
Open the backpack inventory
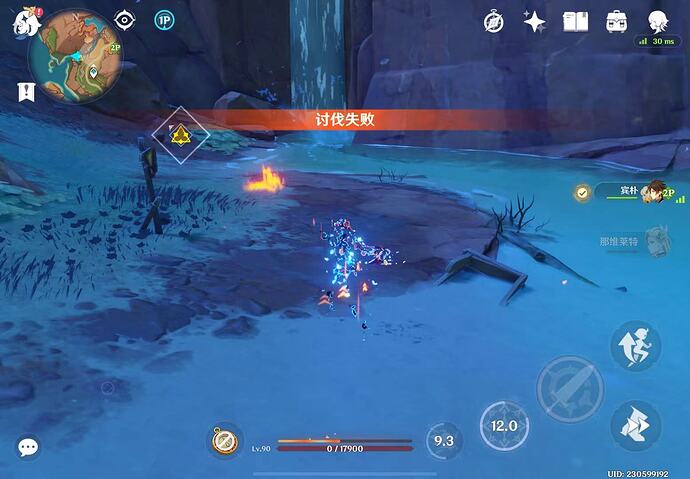[x=617, y=21]
